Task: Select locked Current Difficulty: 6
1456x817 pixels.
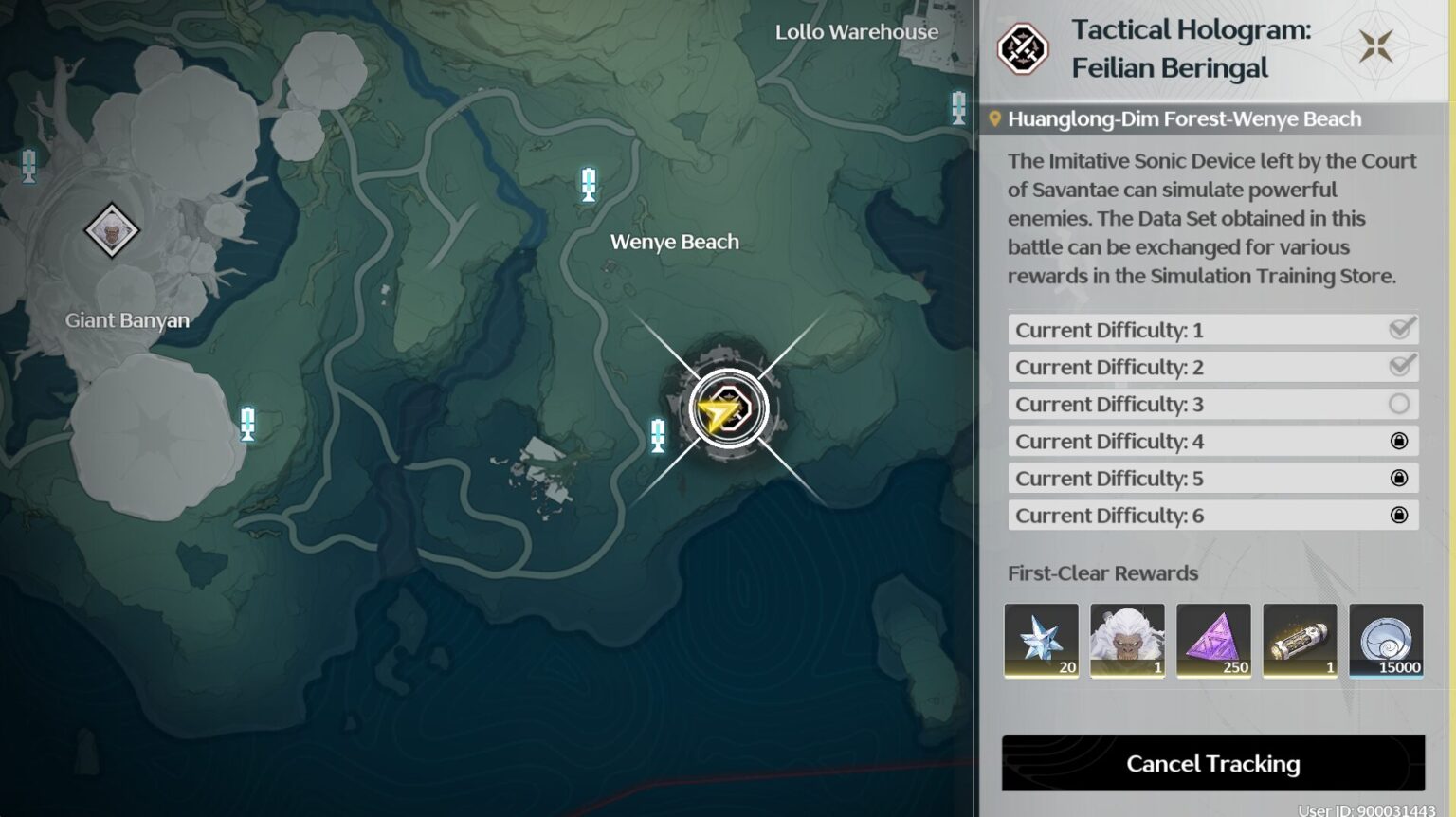Action: (1212, 516)
